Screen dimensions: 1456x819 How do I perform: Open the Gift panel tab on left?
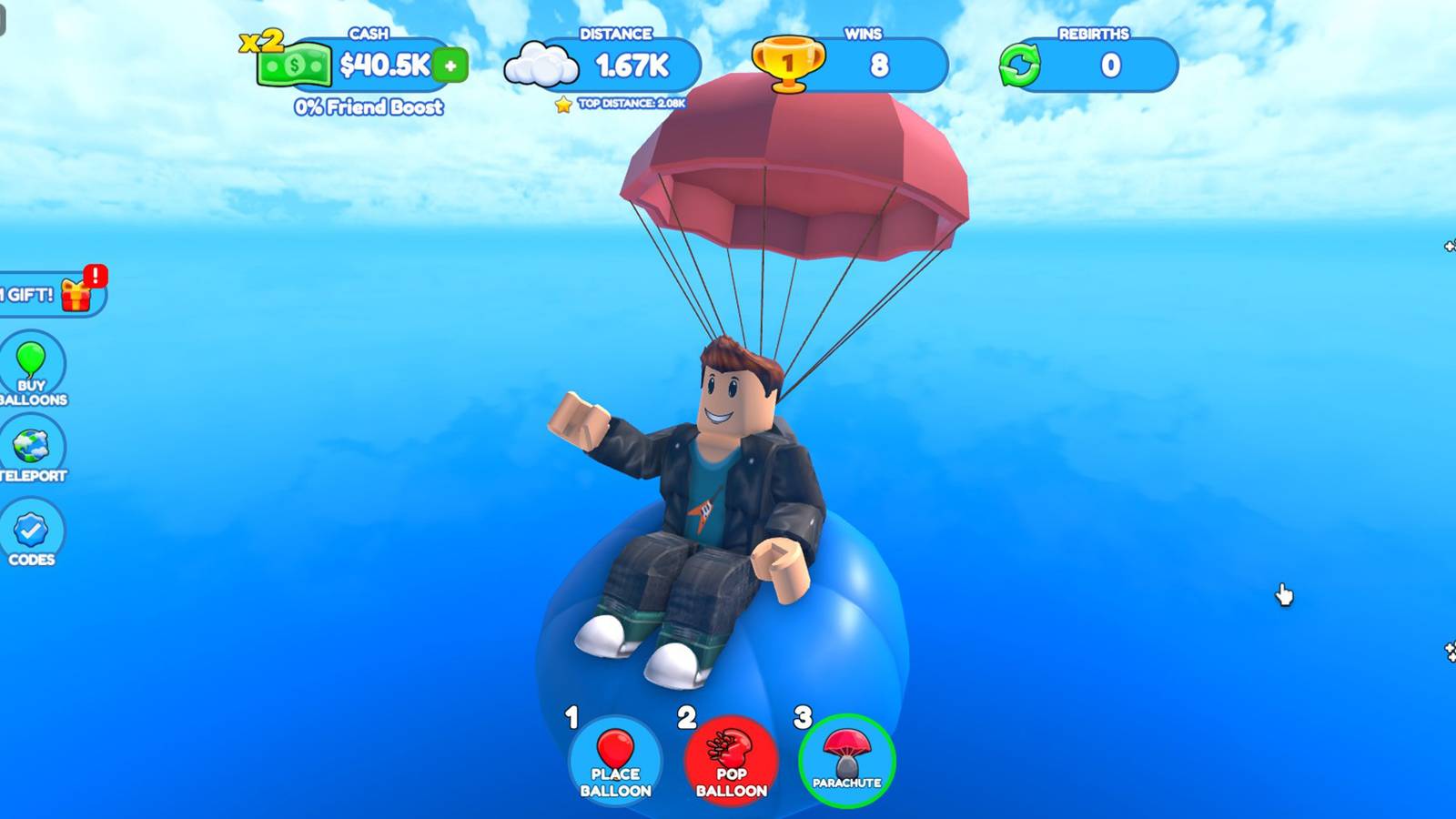(41, 293)
